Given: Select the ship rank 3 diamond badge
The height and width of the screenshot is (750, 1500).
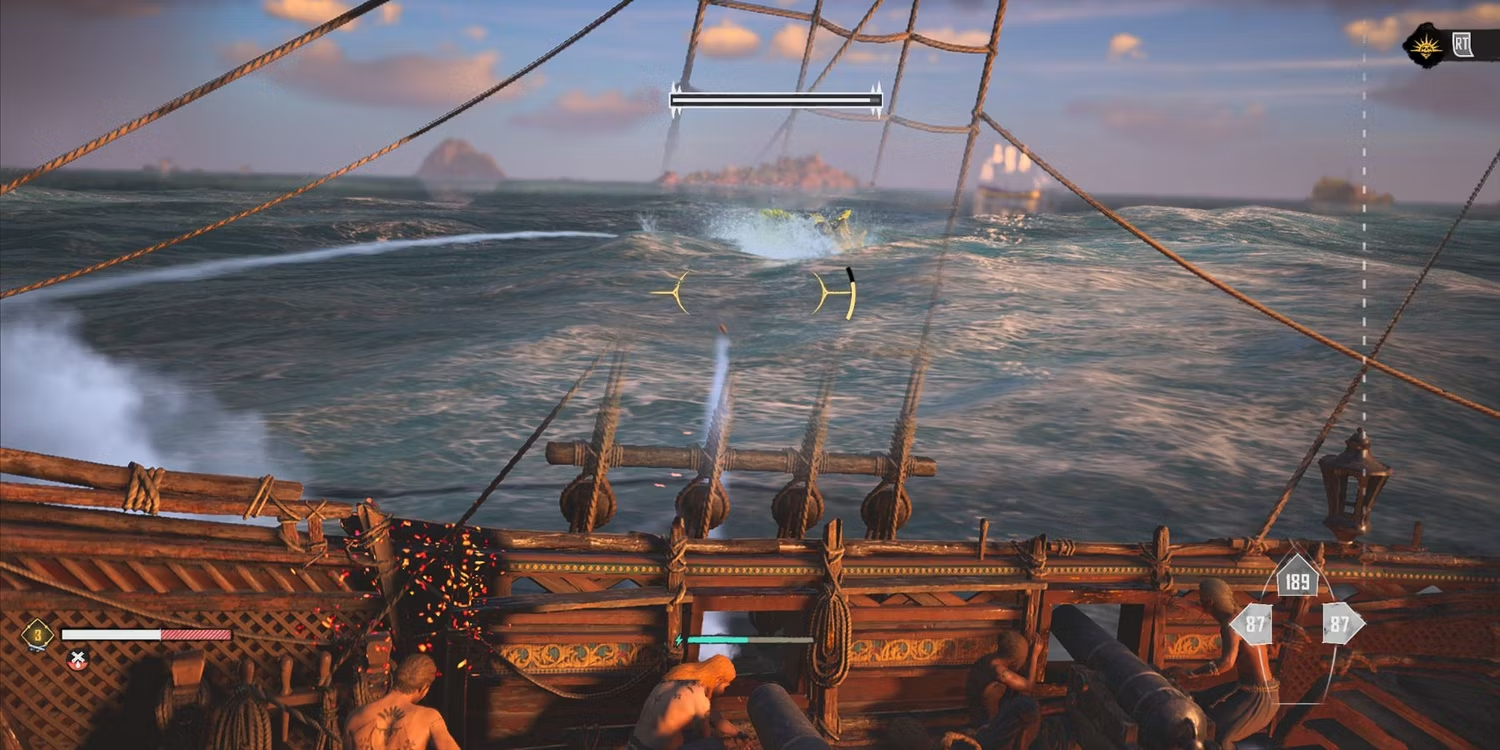Looking at the screenshot, I should pyautogui.click(x=37, y=634).
